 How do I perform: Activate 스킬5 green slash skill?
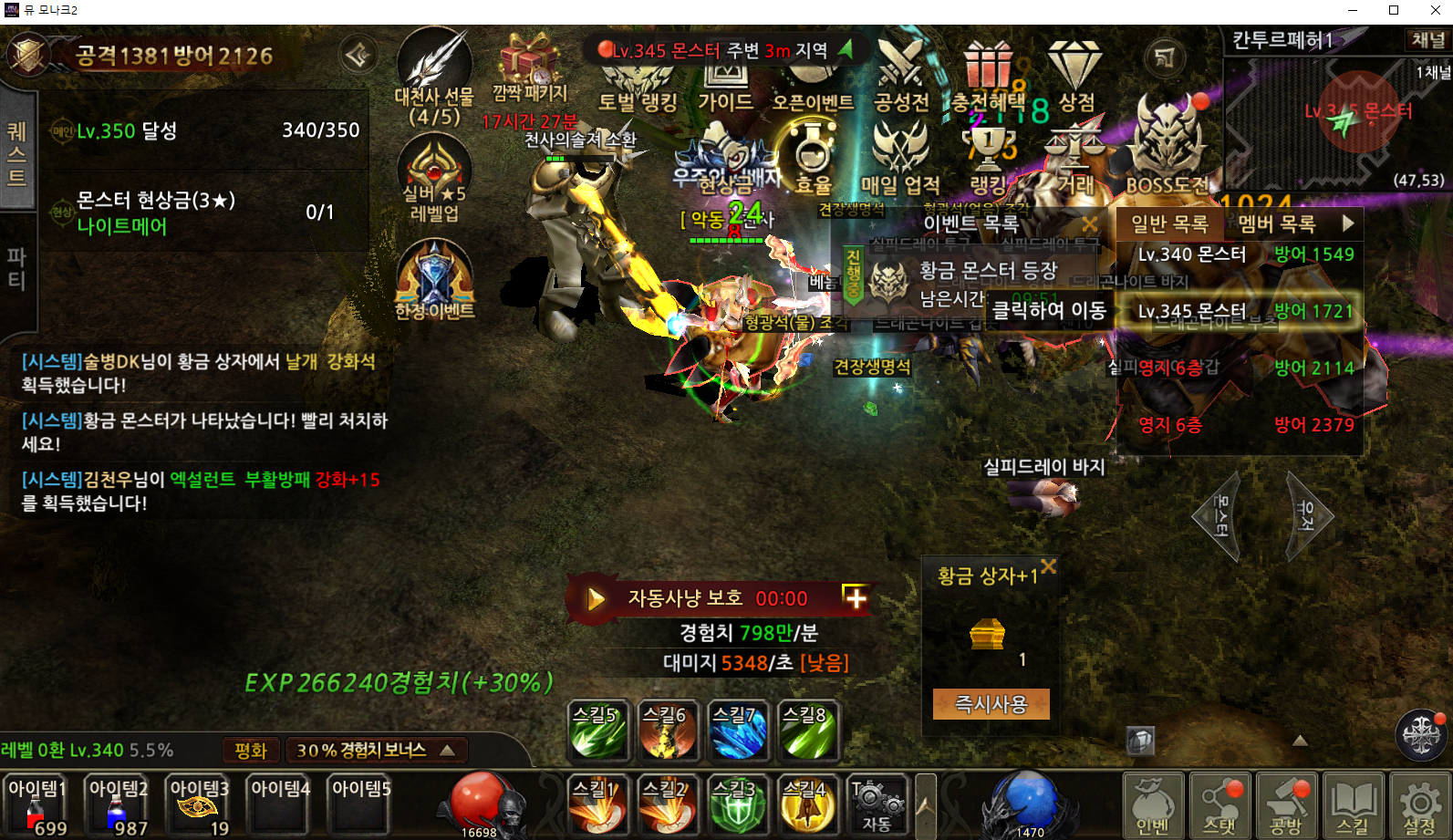[597, 730]
